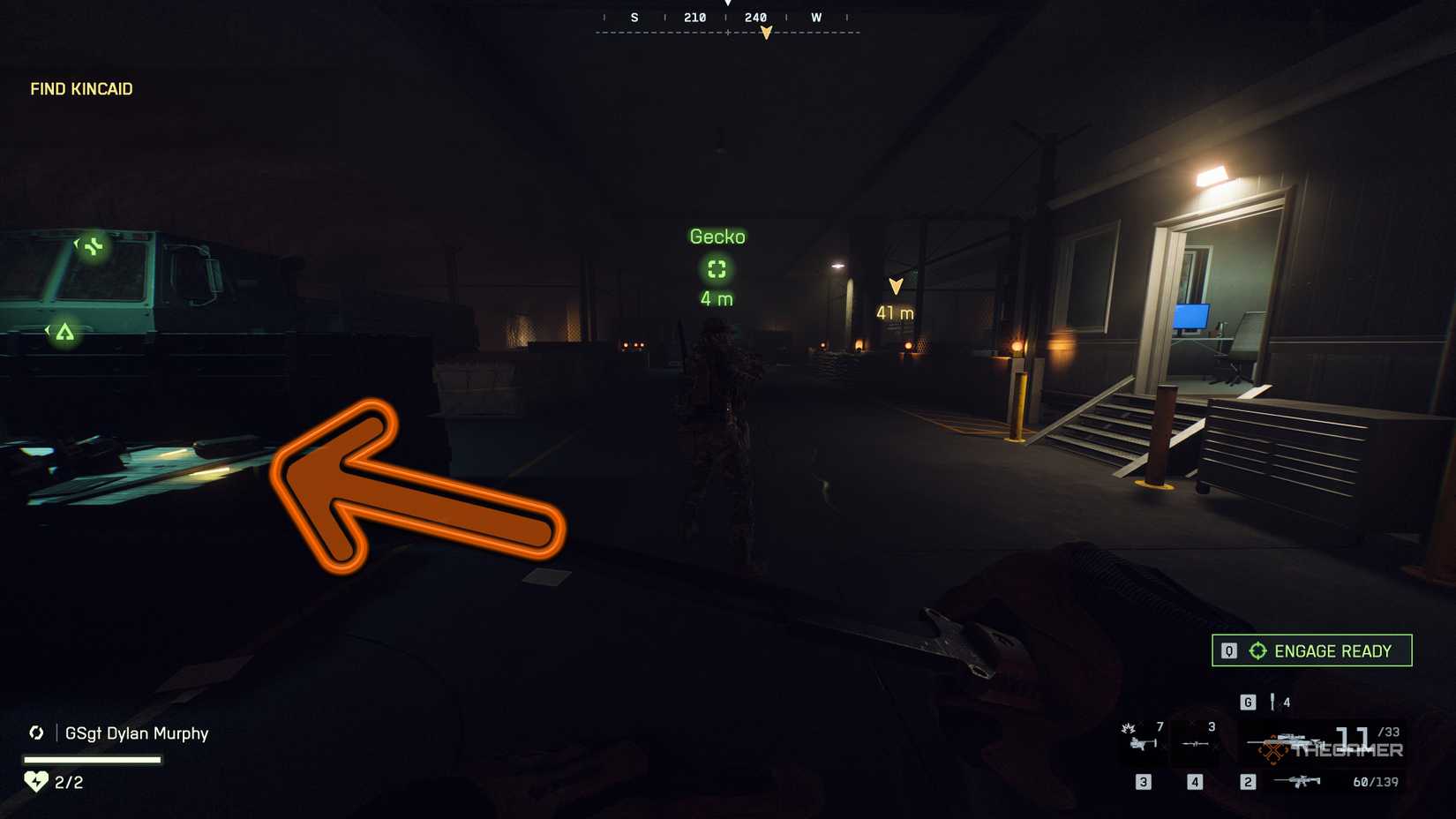Click the squad emblem beside GSgt Dylan Murphy
Image resolution: width=1456 pixels, height=819 pixels.
[35, 733]
